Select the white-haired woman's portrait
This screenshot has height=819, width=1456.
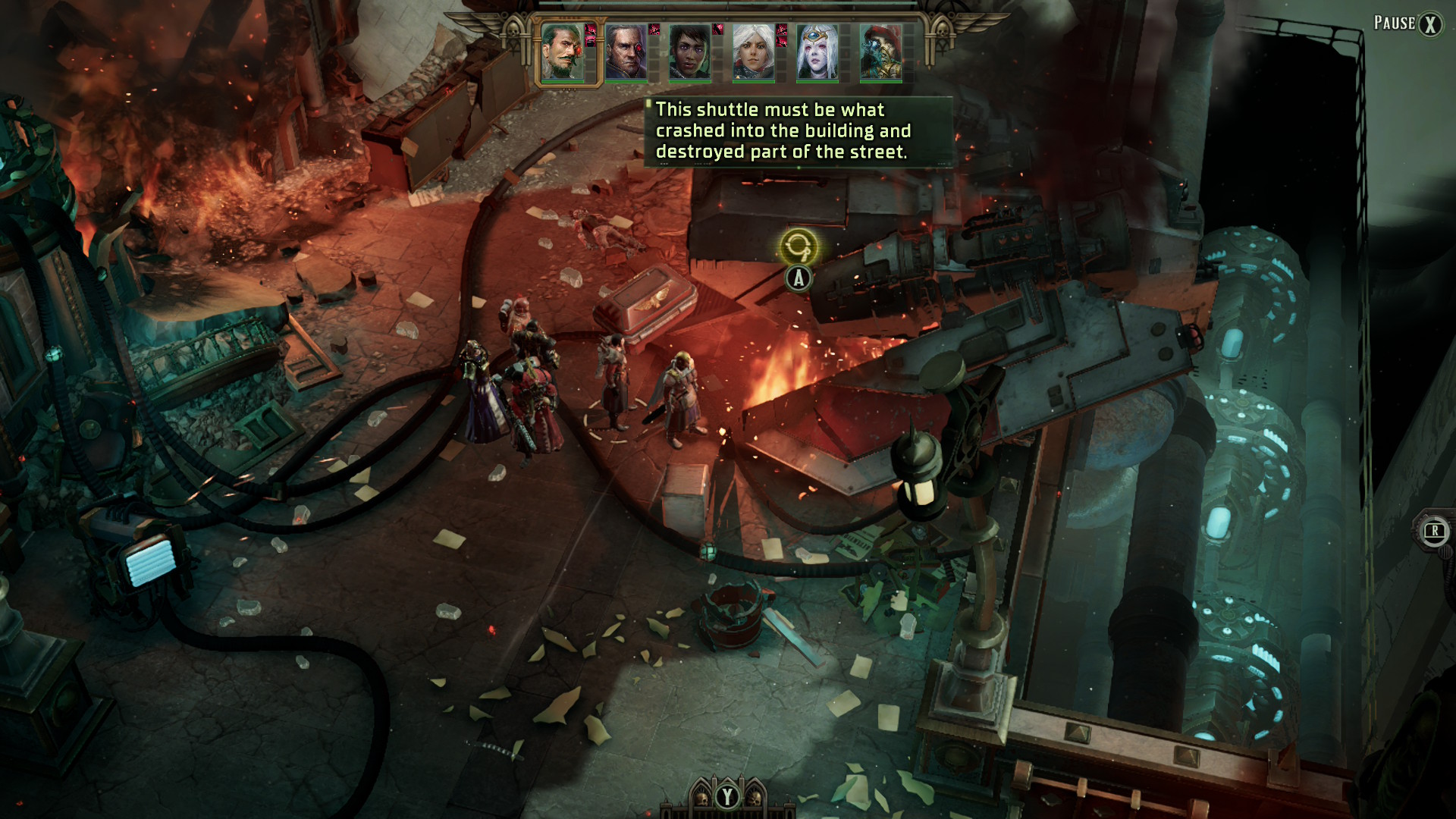click(753, 52)
